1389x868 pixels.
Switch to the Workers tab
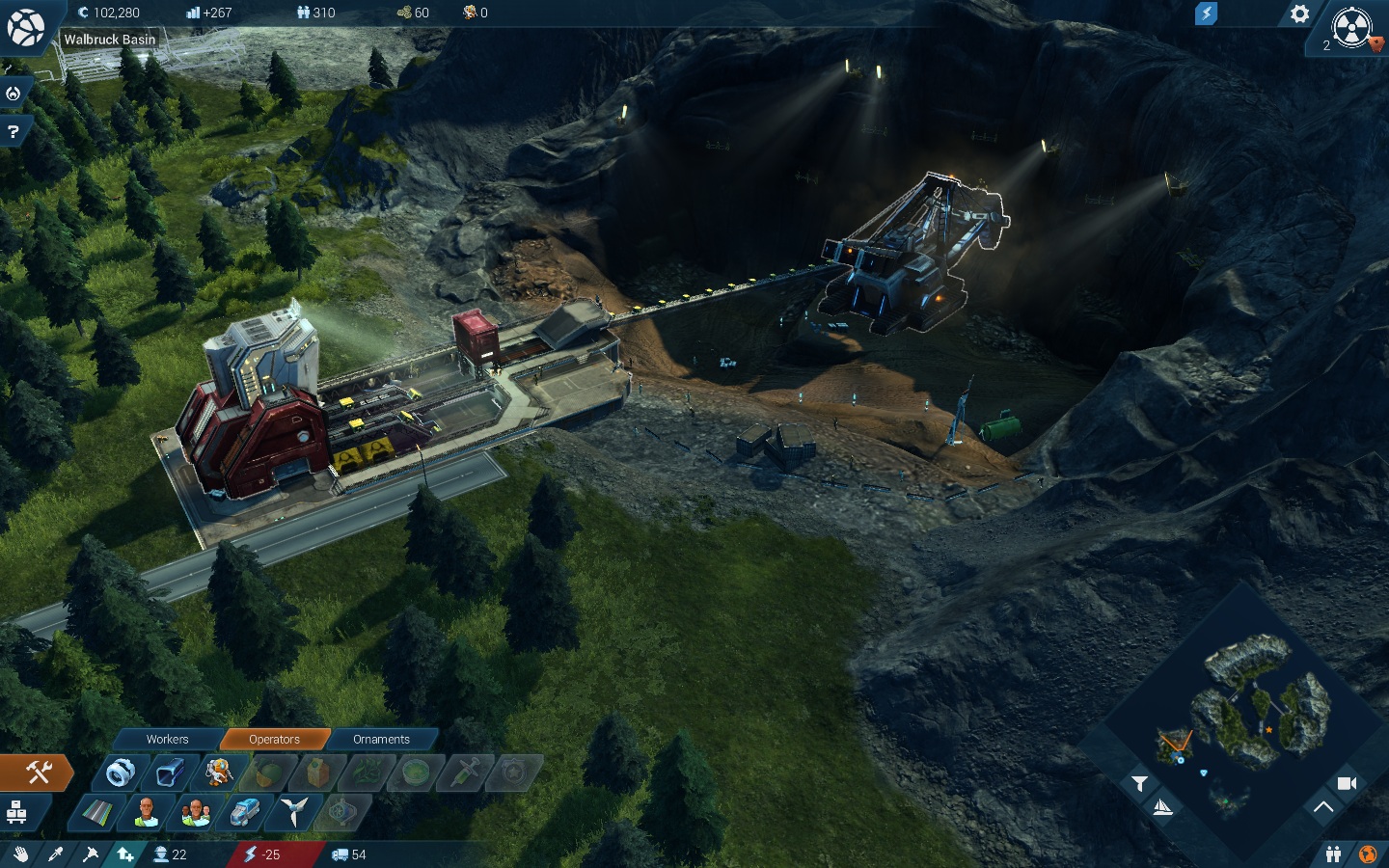167,739
